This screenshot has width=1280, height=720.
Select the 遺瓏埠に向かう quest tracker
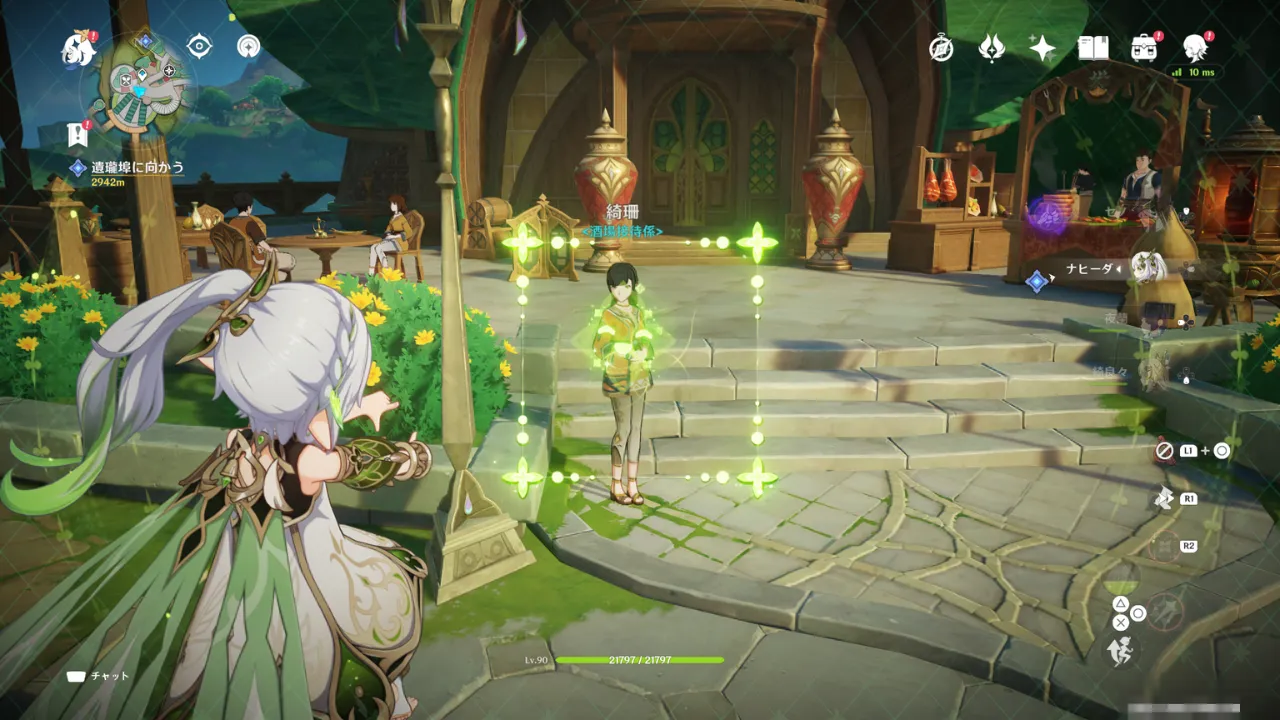(x=137, y=168)
